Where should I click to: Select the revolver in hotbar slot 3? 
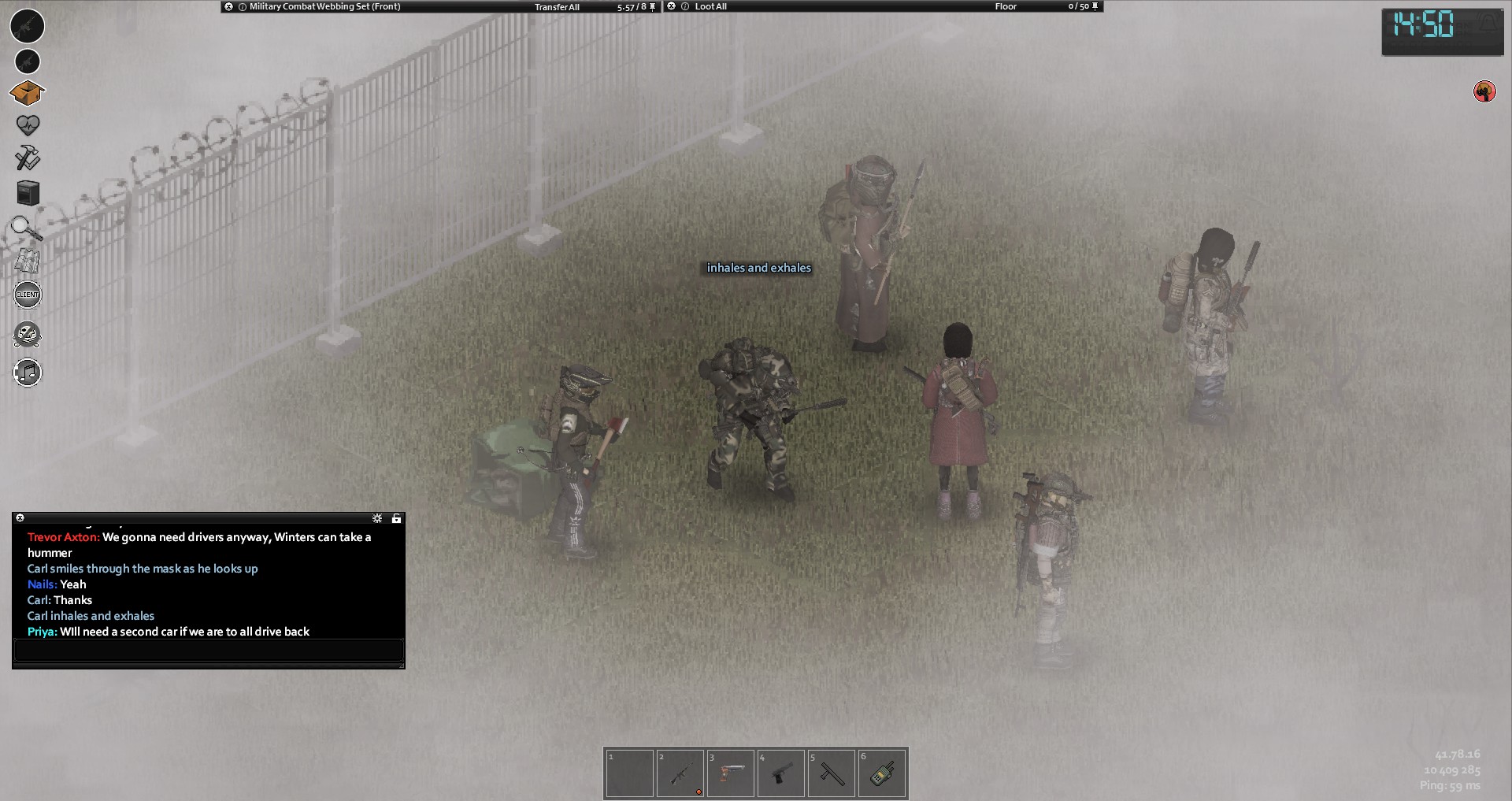coord(730,773)
